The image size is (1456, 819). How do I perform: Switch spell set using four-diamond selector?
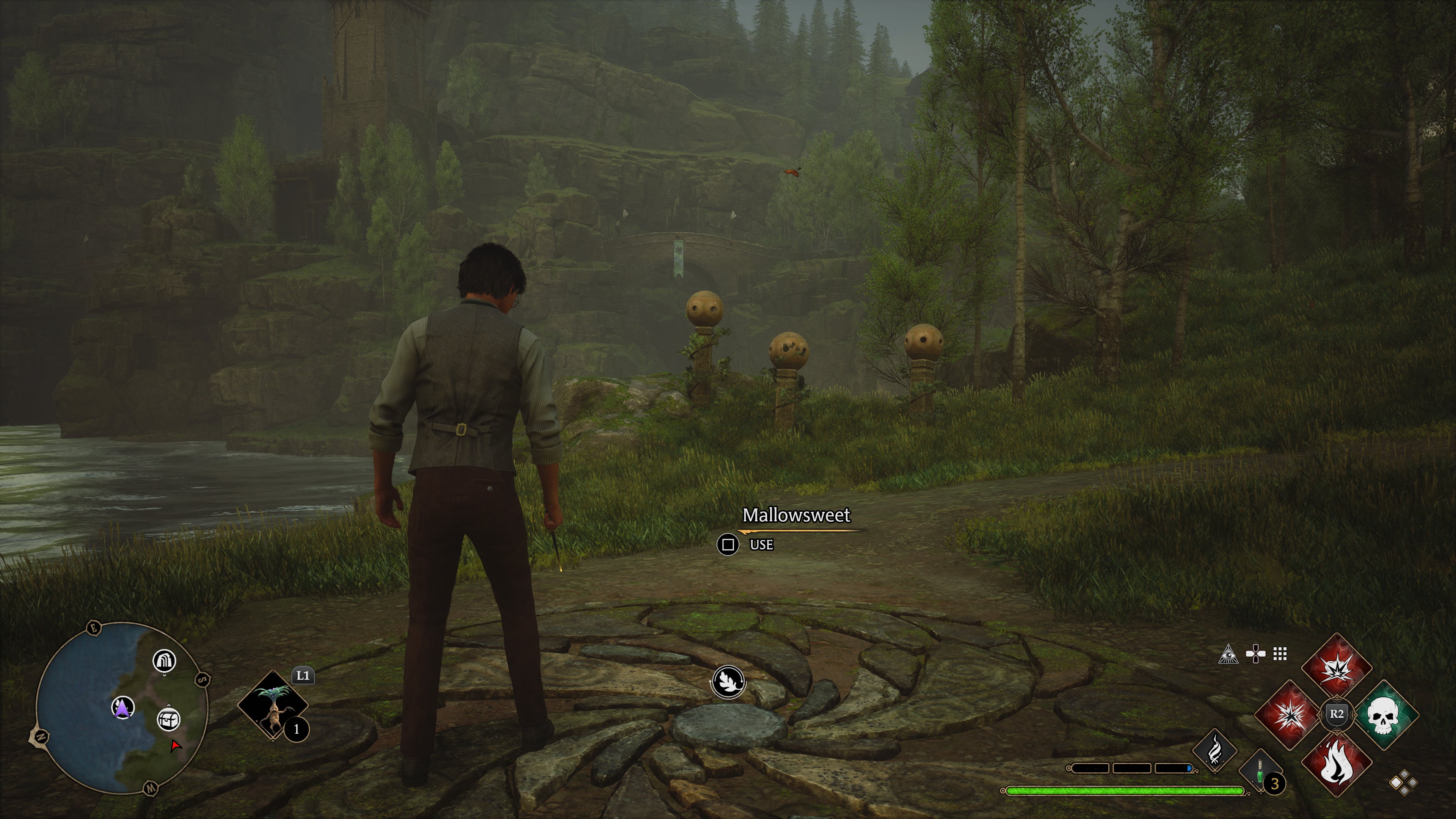click(x=1403, y=783)
